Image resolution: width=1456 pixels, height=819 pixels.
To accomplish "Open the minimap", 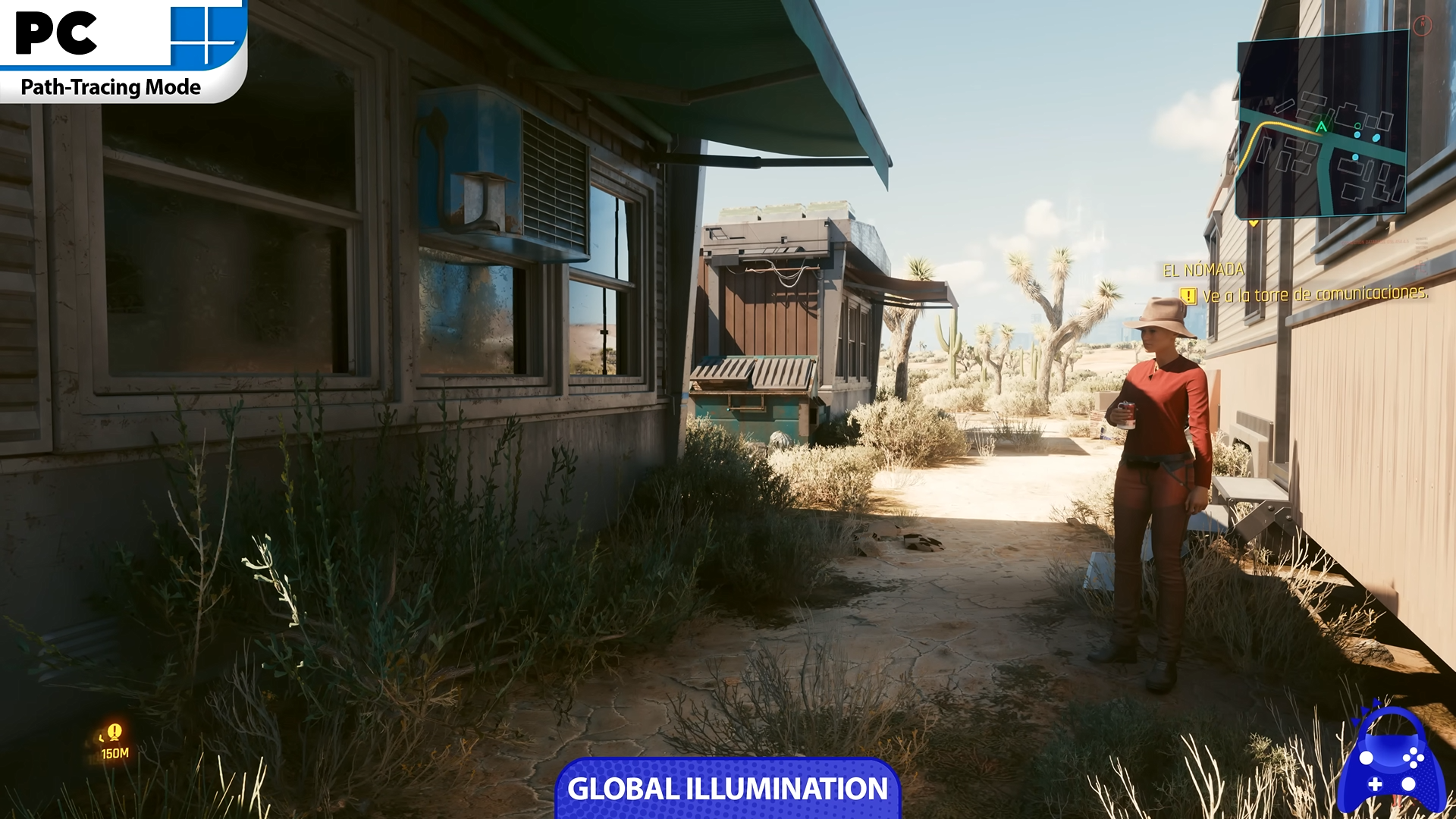I will 1322,125.
